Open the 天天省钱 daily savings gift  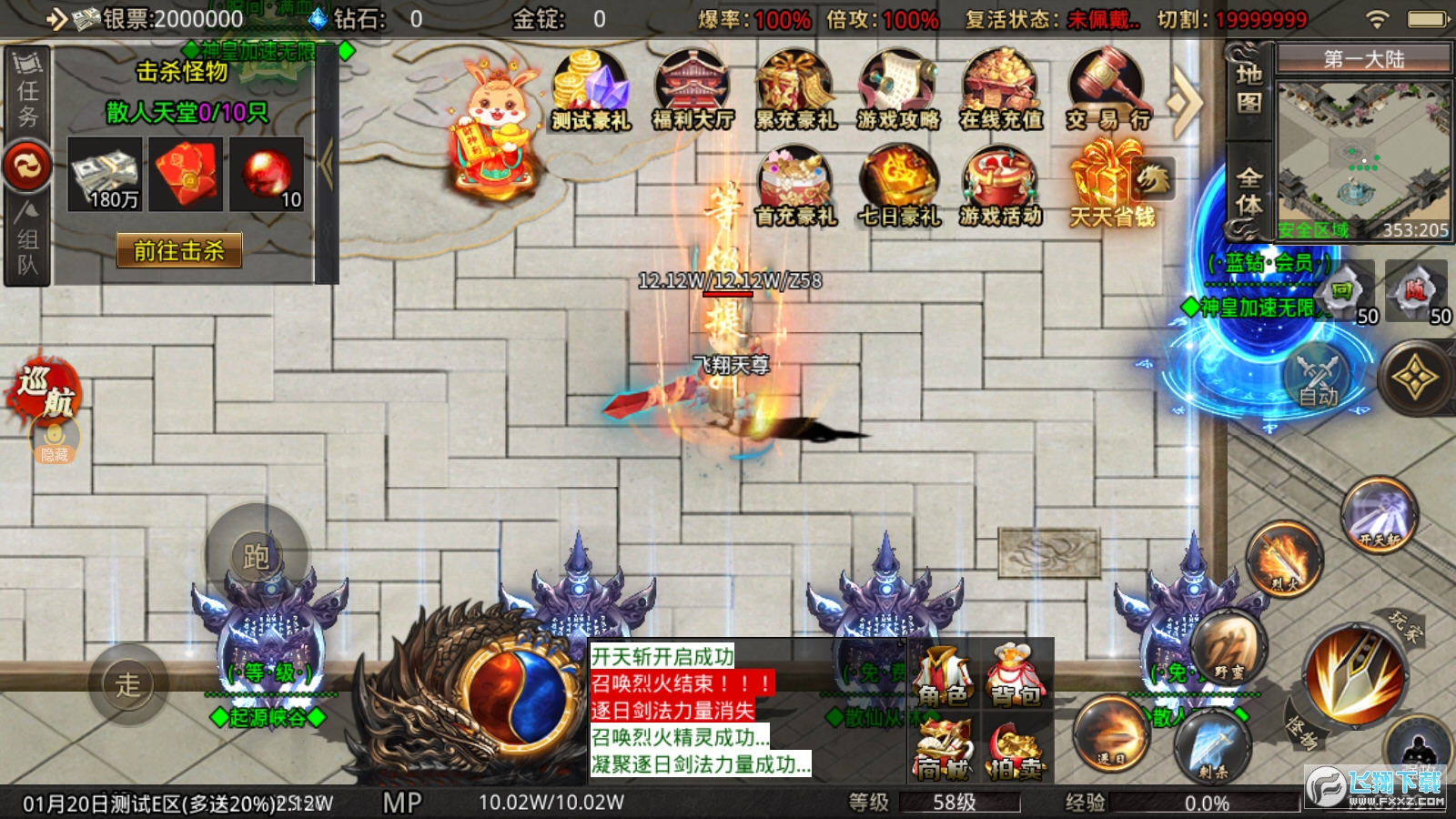tap(1112, 188)
